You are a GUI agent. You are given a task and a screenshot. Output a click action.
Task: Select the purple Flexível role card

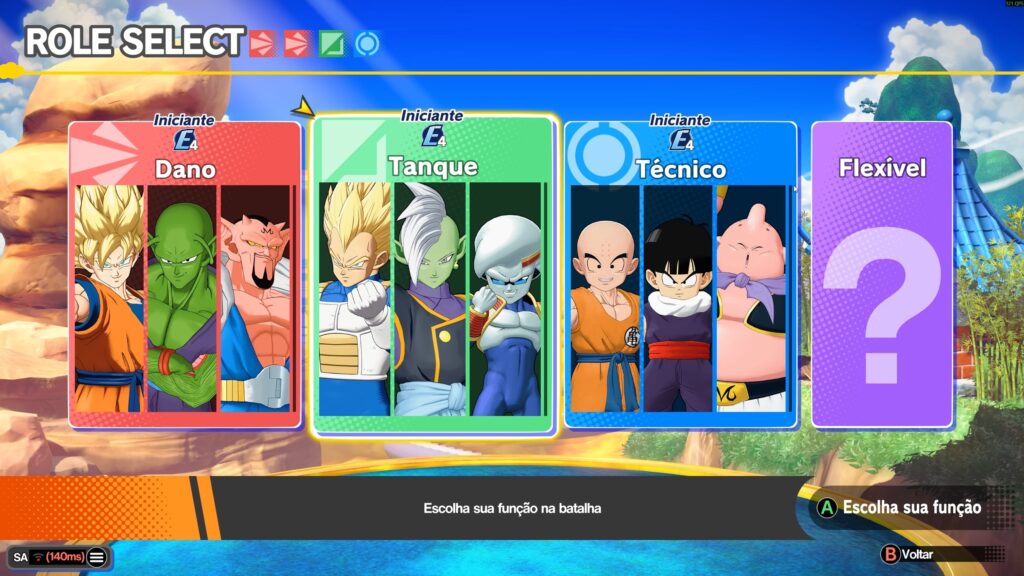(881, 275)
